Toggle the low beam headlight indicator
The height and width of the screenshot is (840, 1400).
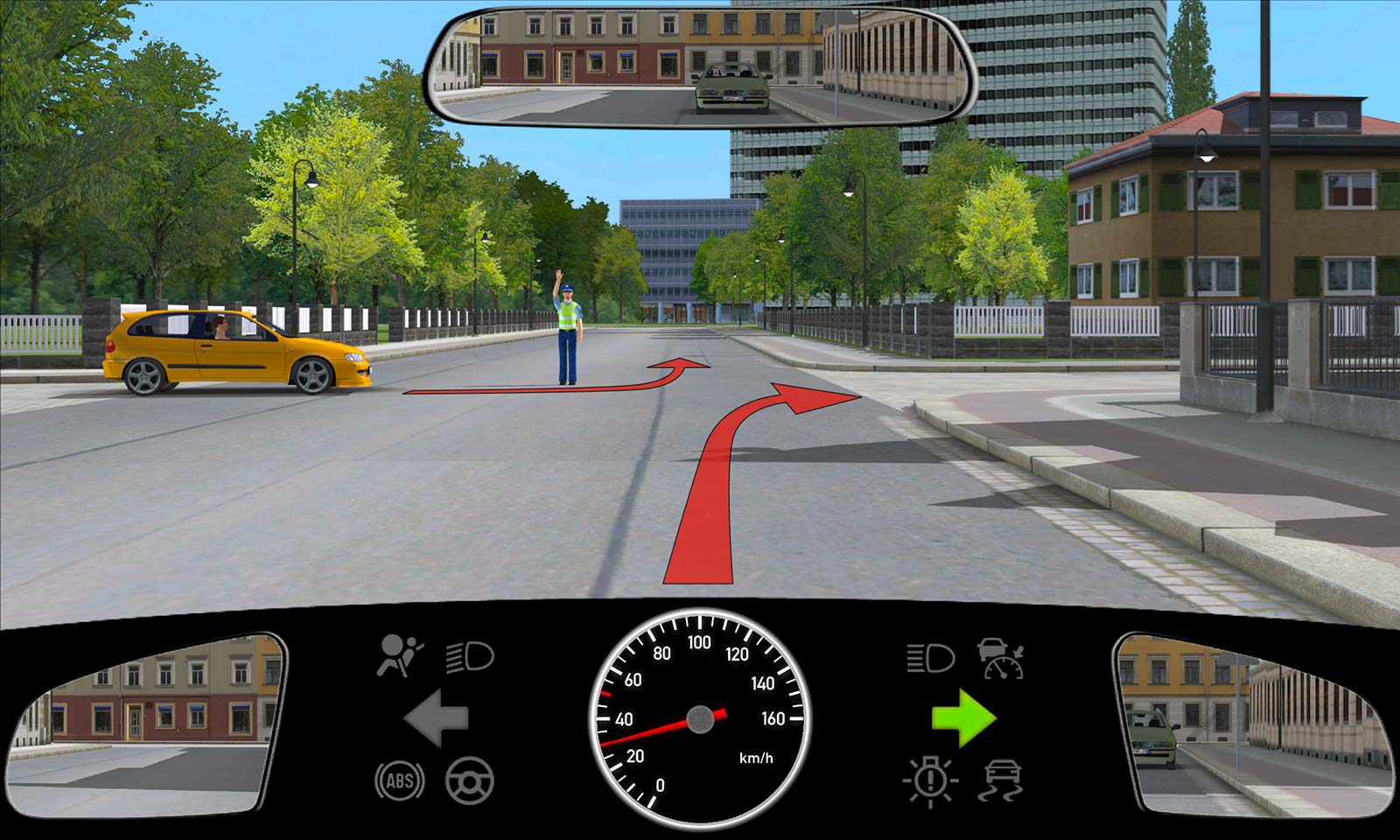click(470, 656)
